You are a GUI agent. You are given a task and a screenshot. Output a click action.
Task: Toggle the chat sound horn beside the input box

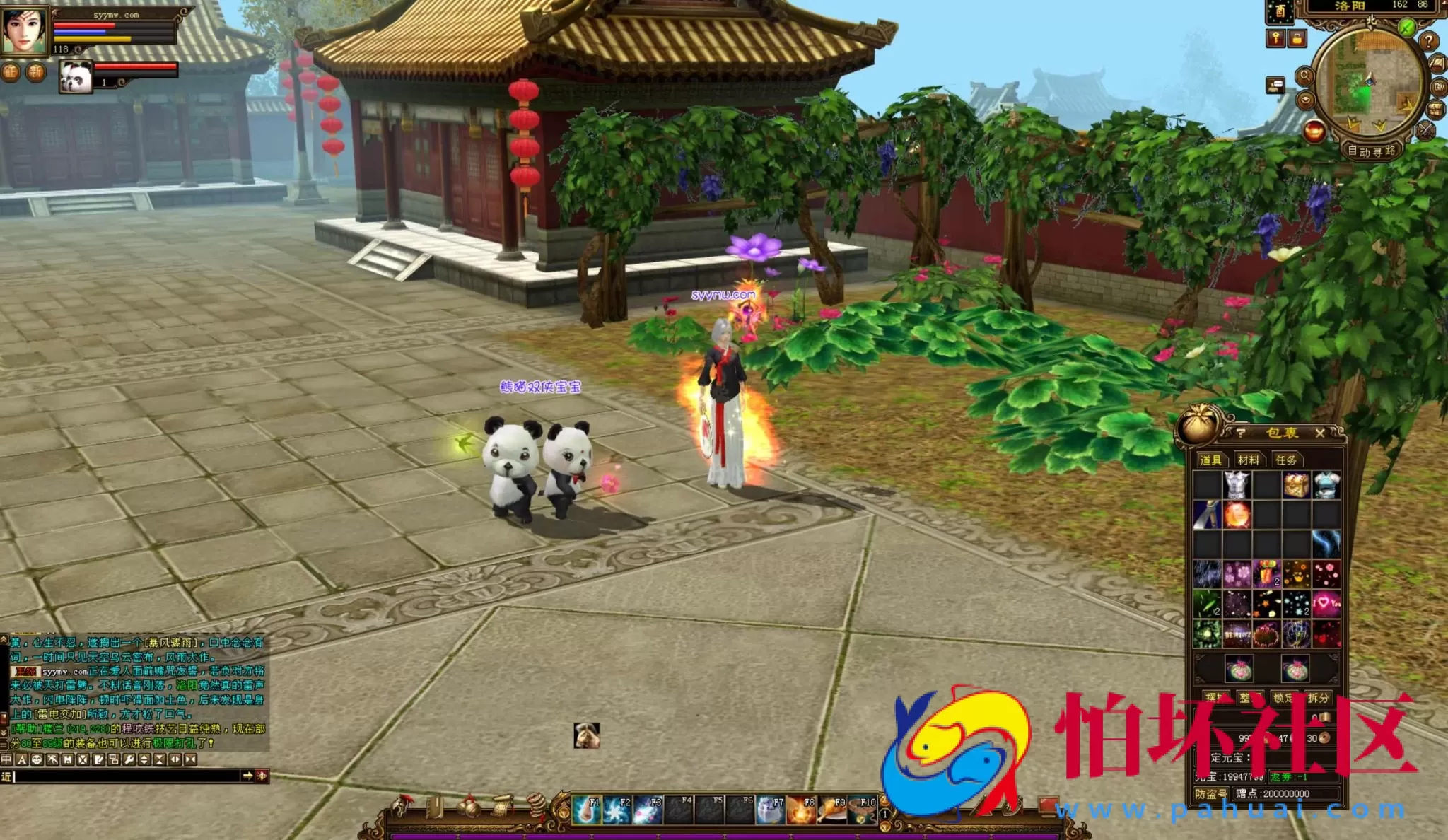[x=261, y=776]
